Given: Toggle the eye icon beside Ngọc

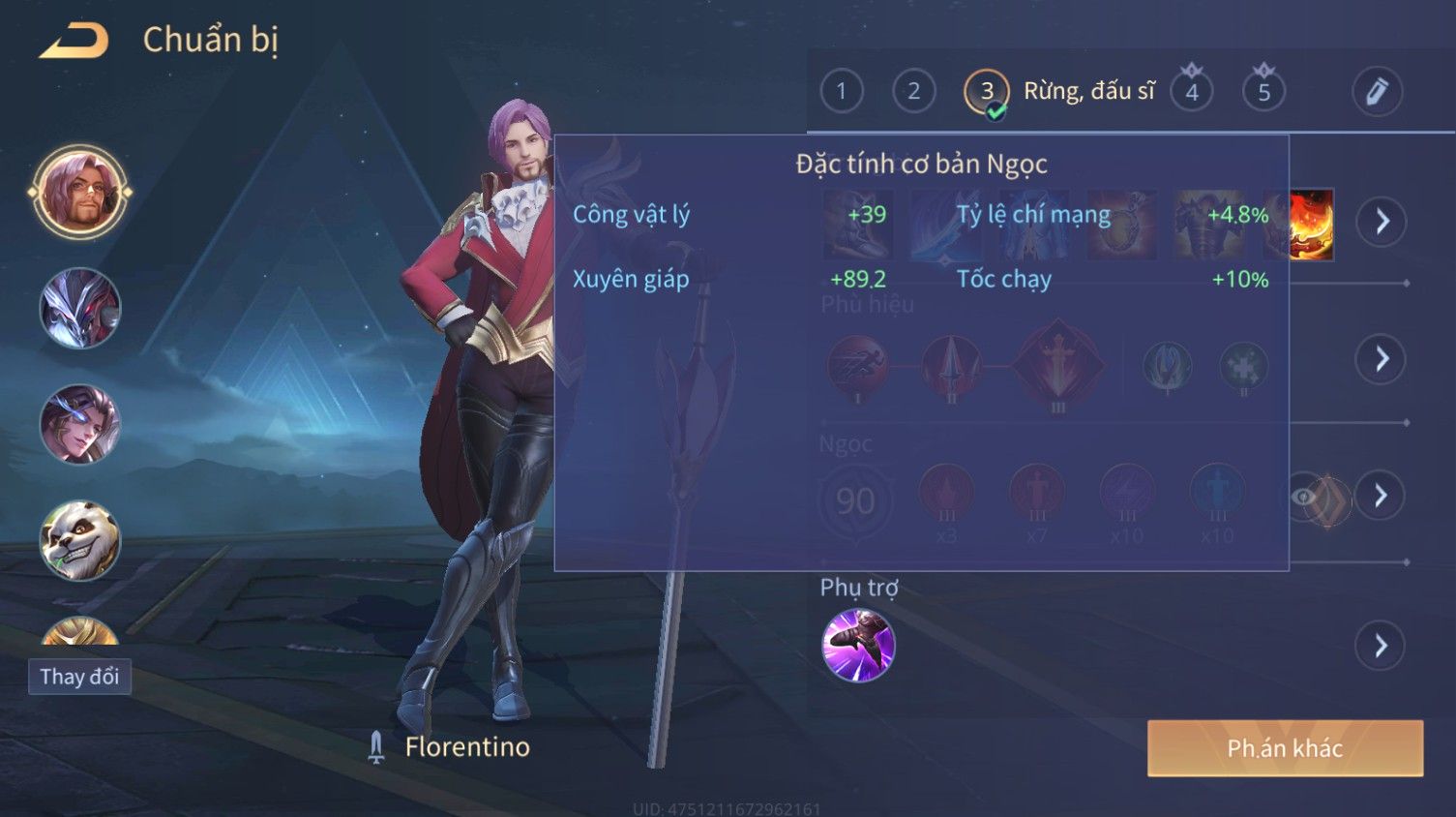Looking at the screenshot, I should click(1305, 498).
